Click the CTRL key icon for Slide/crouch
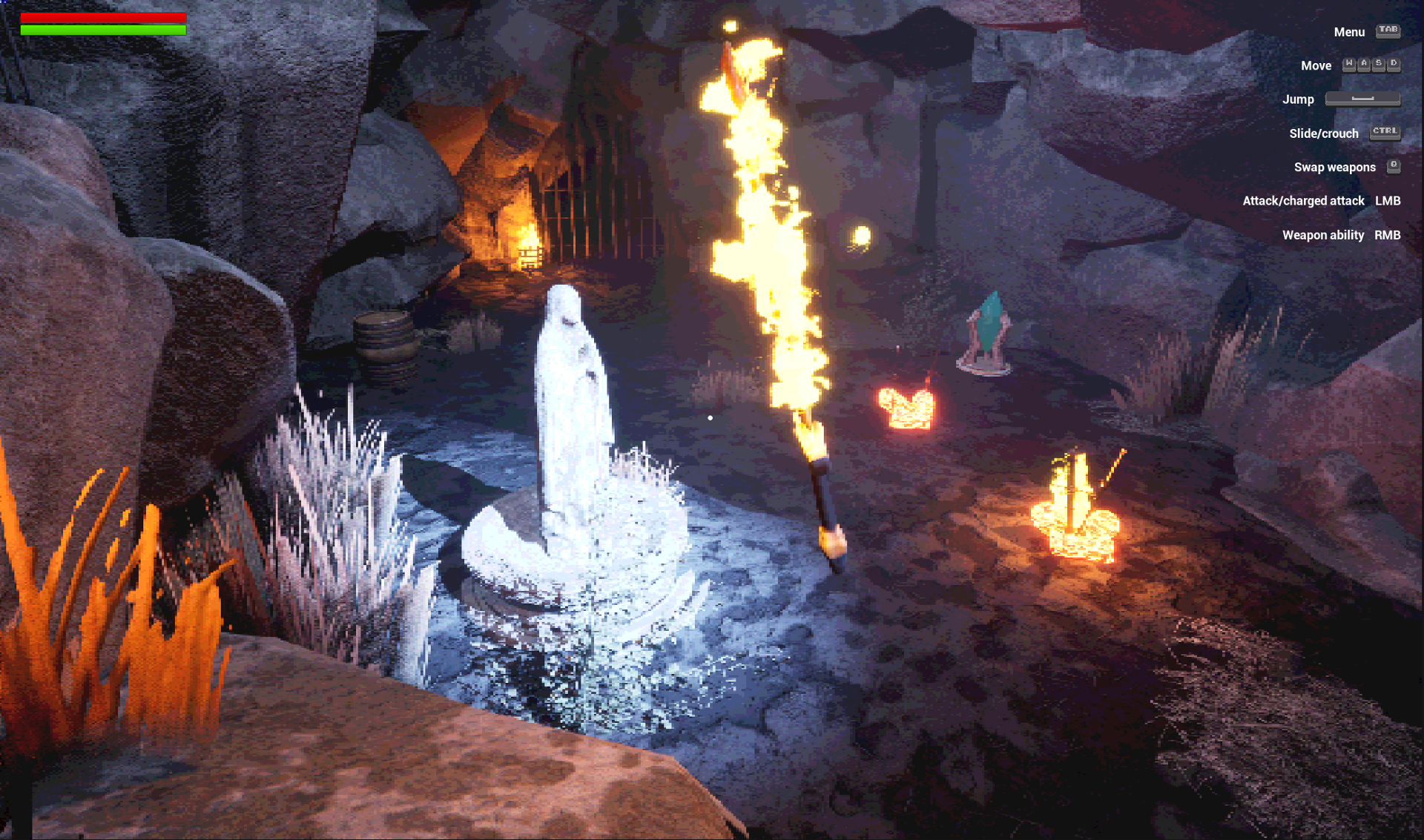1424x840 pixels. pyautogui.click(x=1384, y=133)
